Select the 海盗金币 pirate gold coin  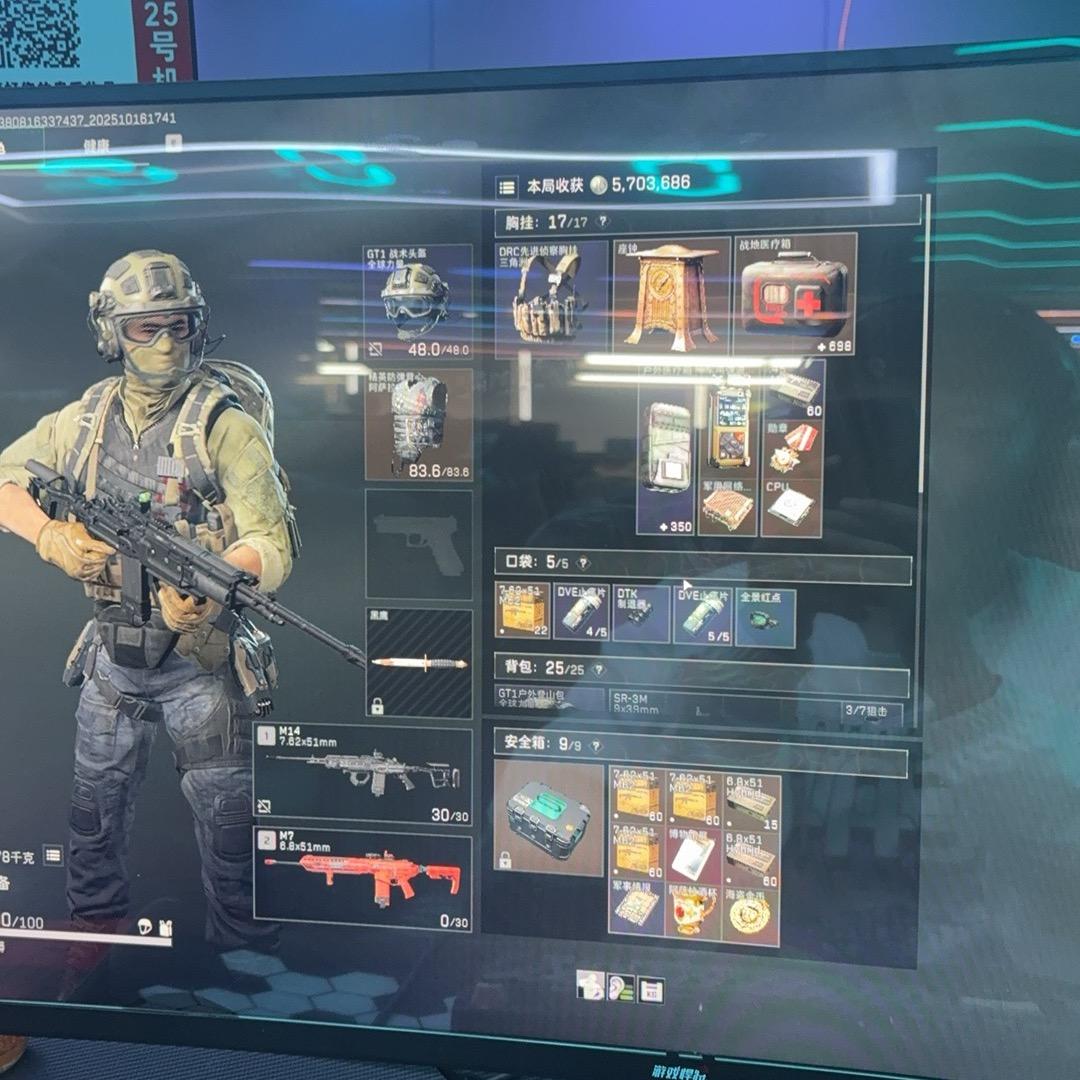pos(750,912)
